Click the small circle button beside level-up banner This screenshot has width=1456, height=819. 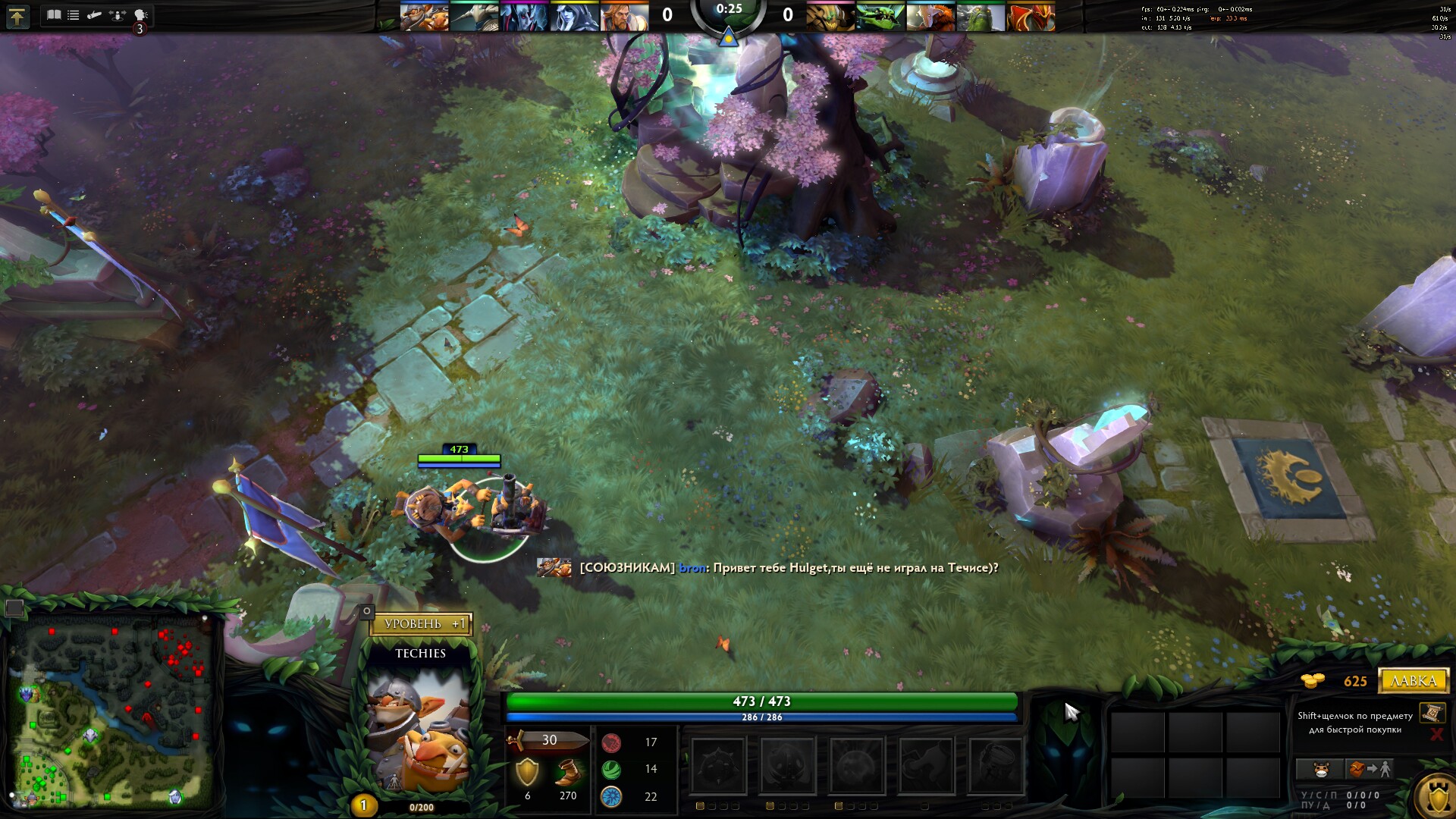[x=367, y=610]
